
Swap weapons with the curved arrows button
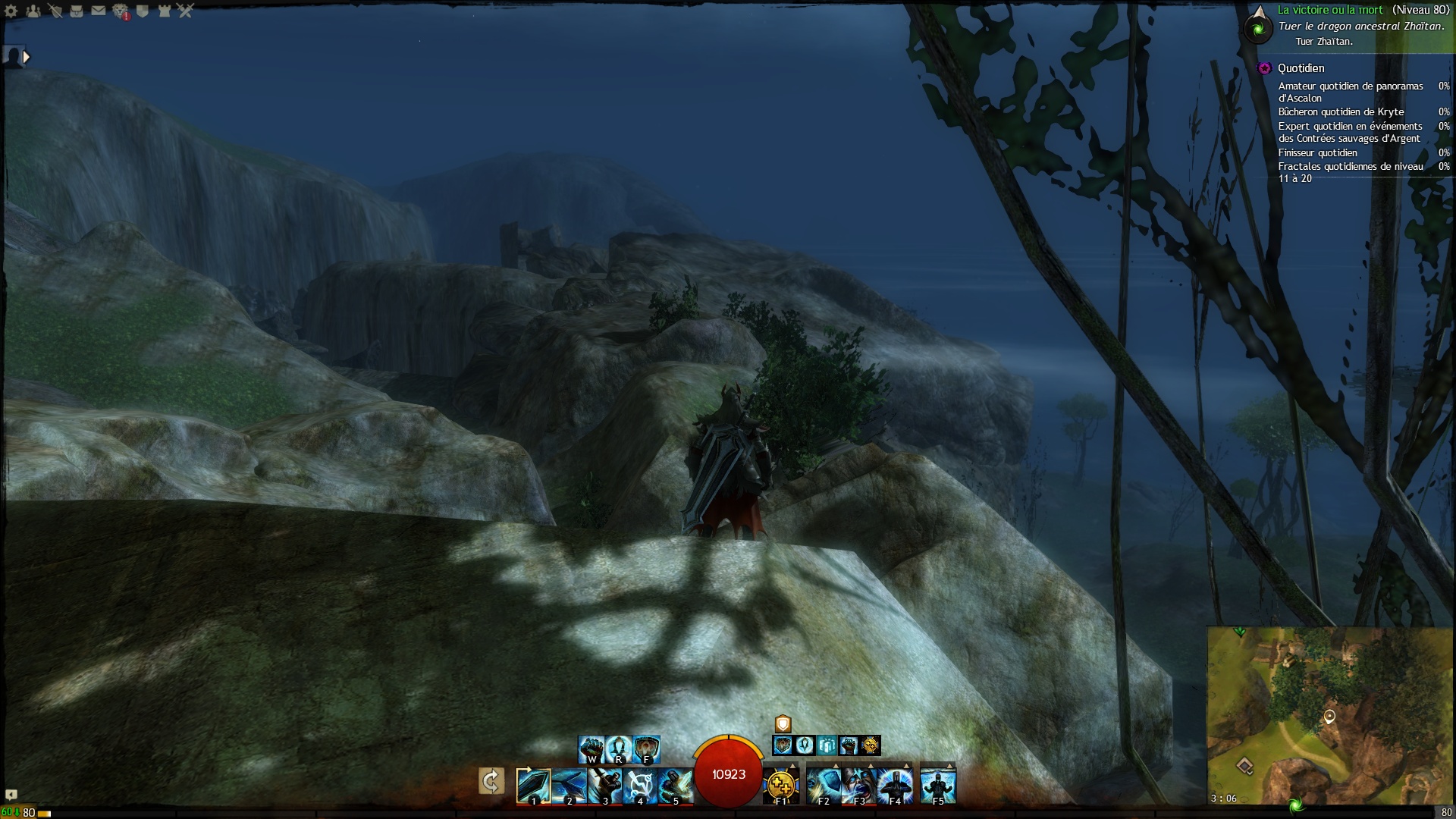(x=491, y=781)
